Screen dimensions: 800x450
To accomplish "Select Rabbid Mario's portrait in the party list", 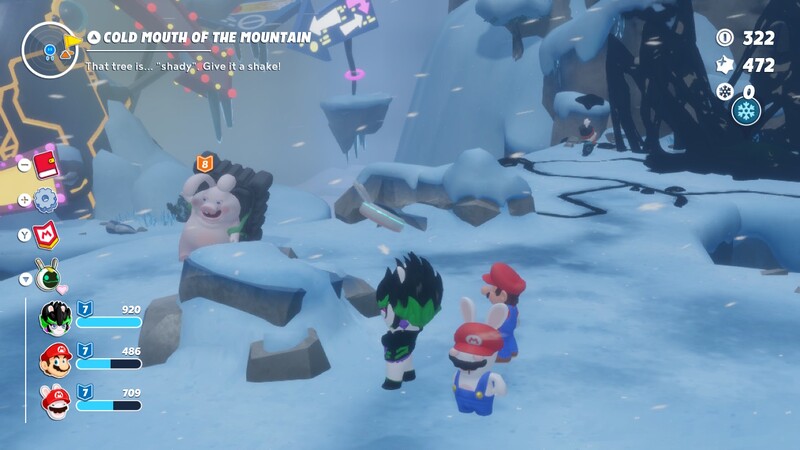I will coord(54,400).
